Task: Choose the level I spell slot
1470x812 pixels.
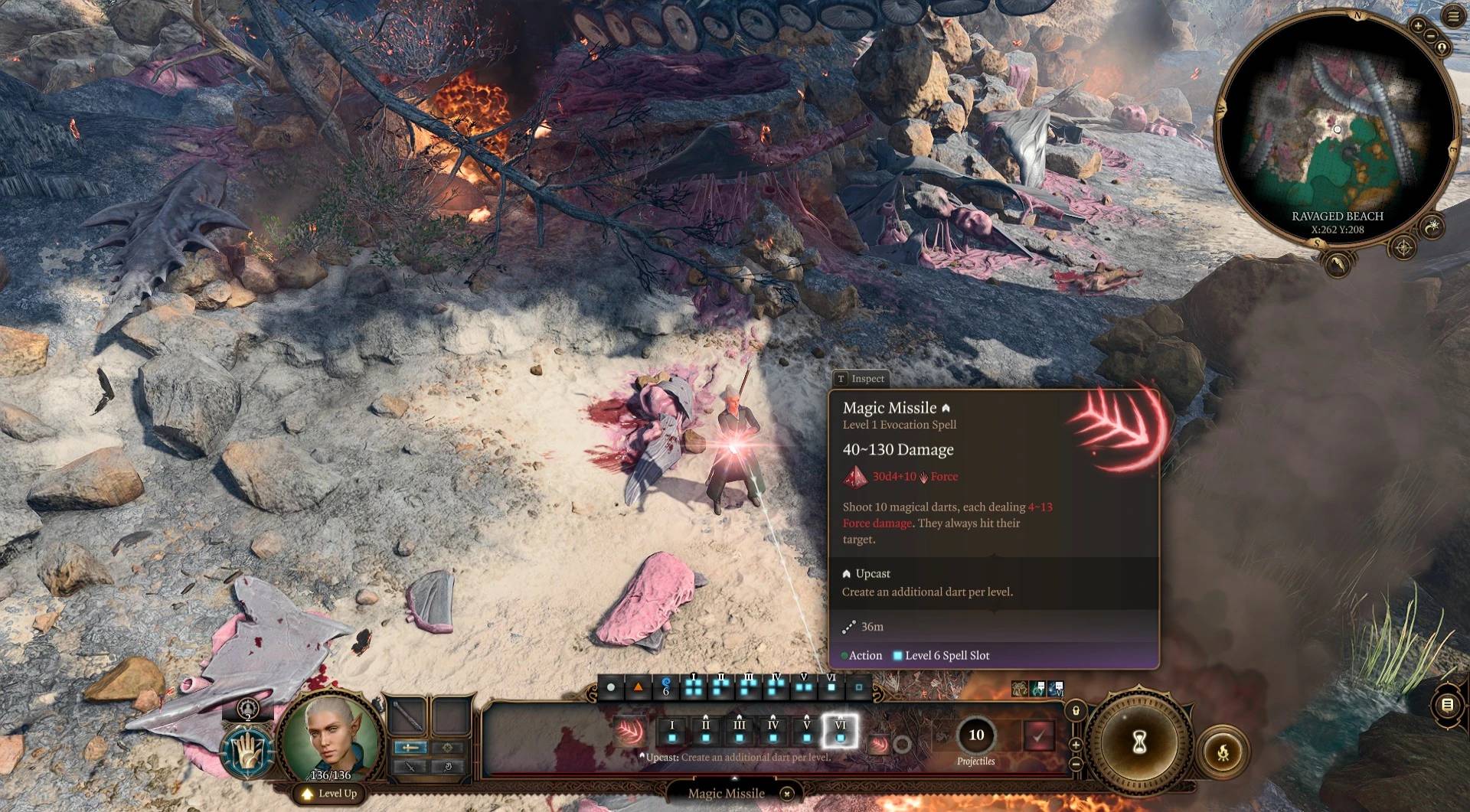Action: (672, 731)
